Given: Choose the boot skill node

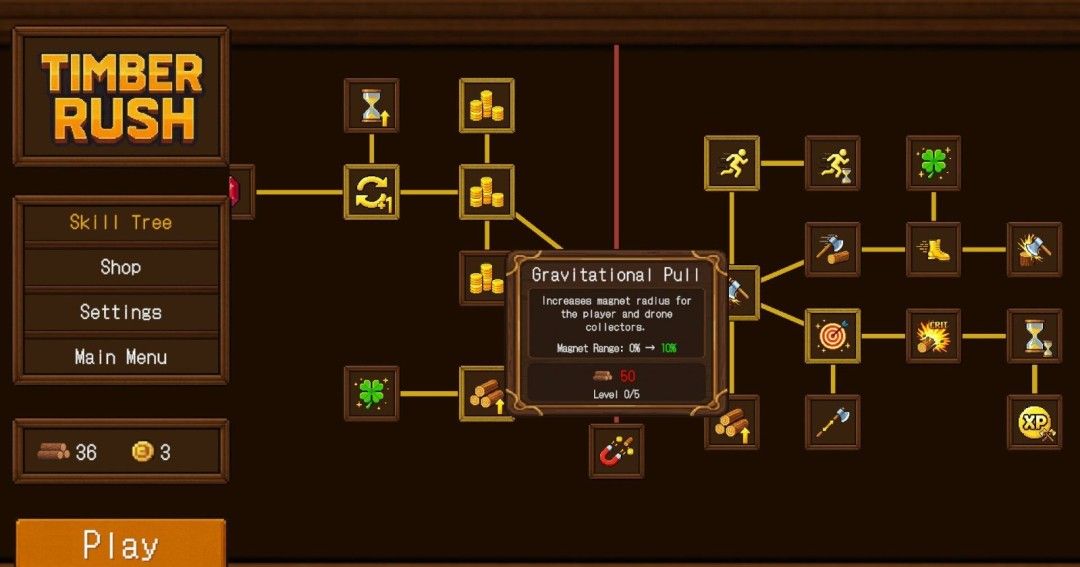Looking at the screenshot, I should pos(933,249).
